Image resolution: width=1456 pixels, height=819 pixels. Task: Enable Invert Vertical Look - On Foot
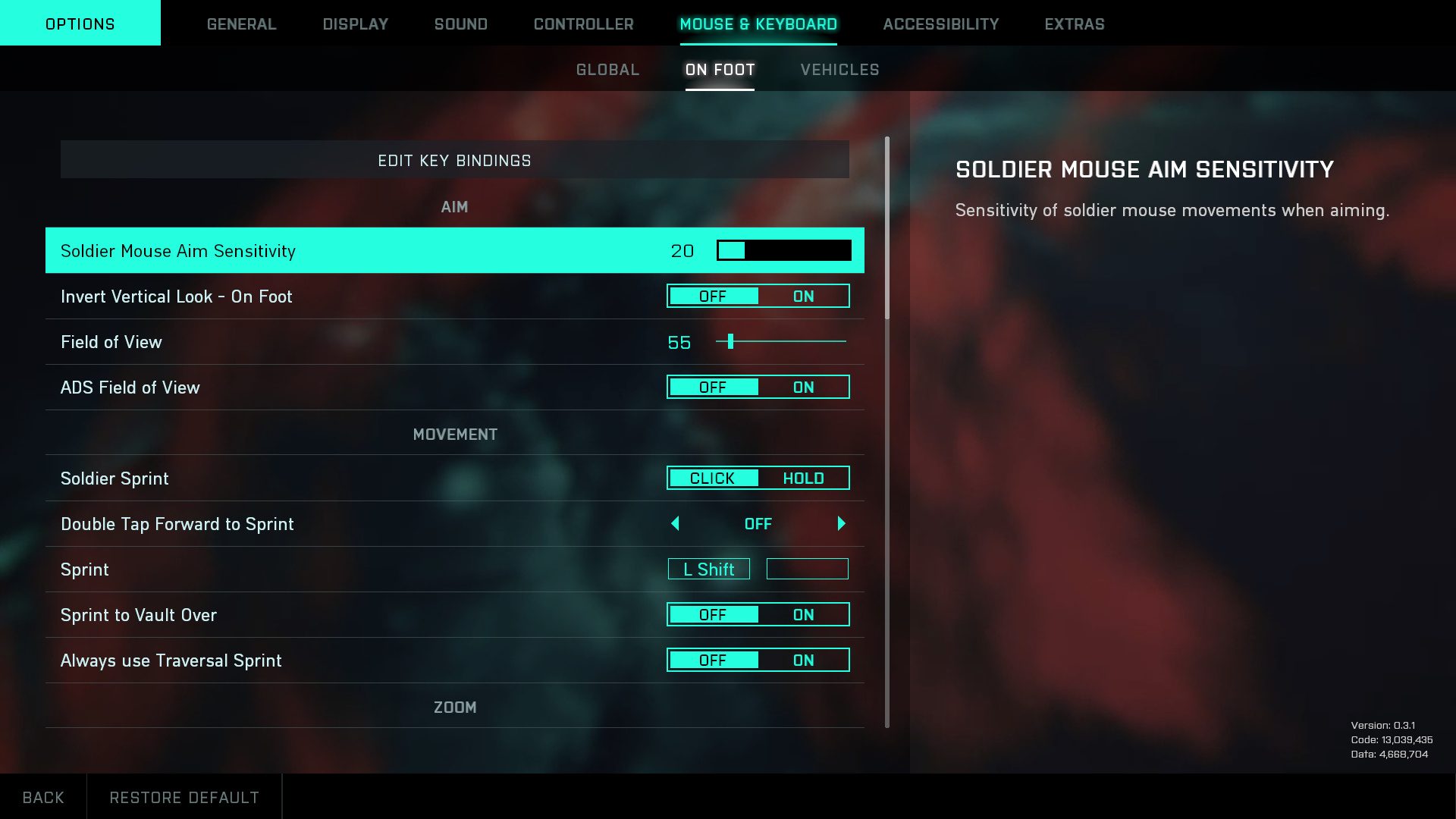pos(804,296)
